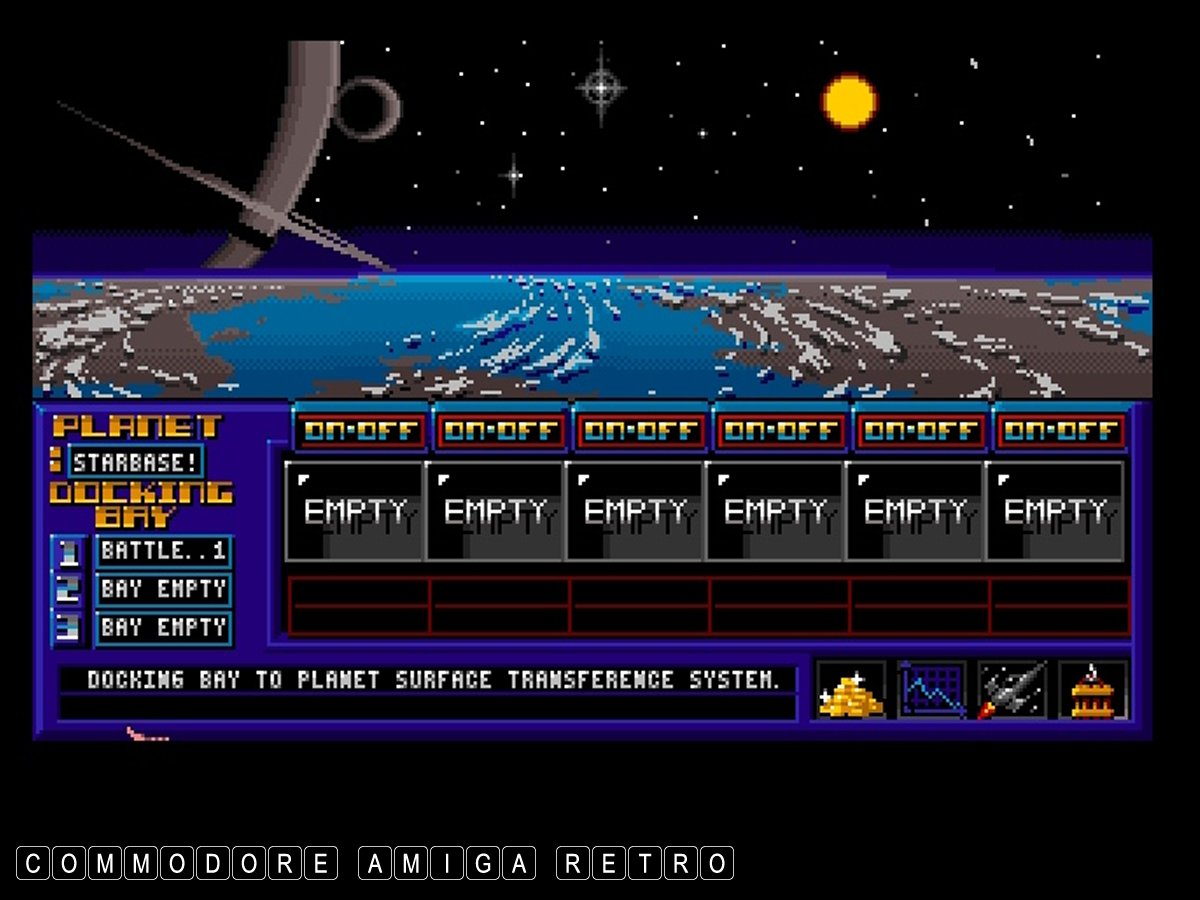Open the domed building planet icon
1200x900 pixels.
pyautogui.click(x=1093, y=689)
